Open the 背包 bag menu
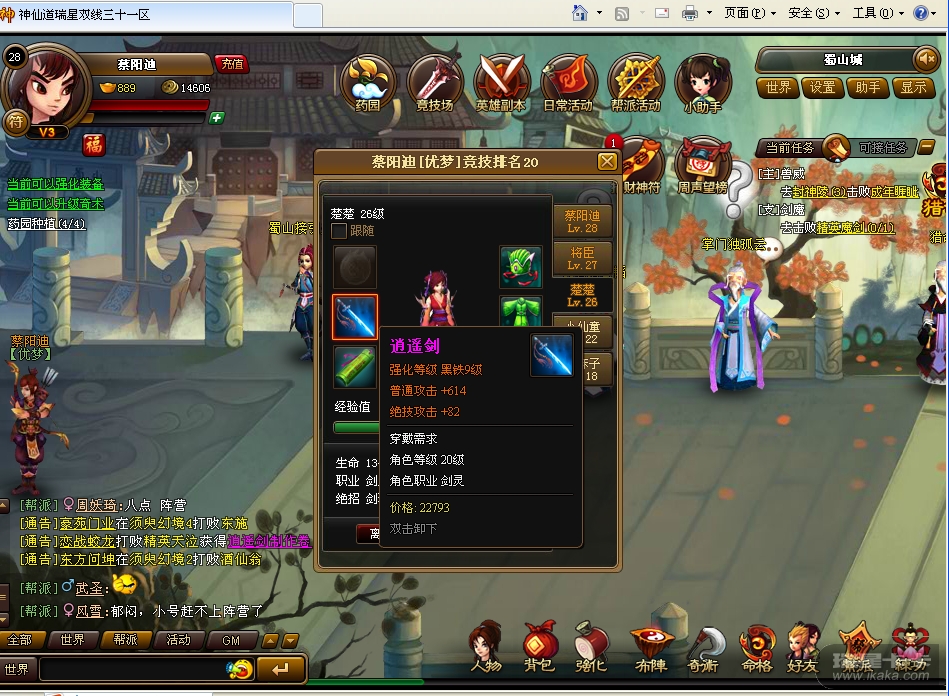Viewport: 949px width, 696px height. 538,646
